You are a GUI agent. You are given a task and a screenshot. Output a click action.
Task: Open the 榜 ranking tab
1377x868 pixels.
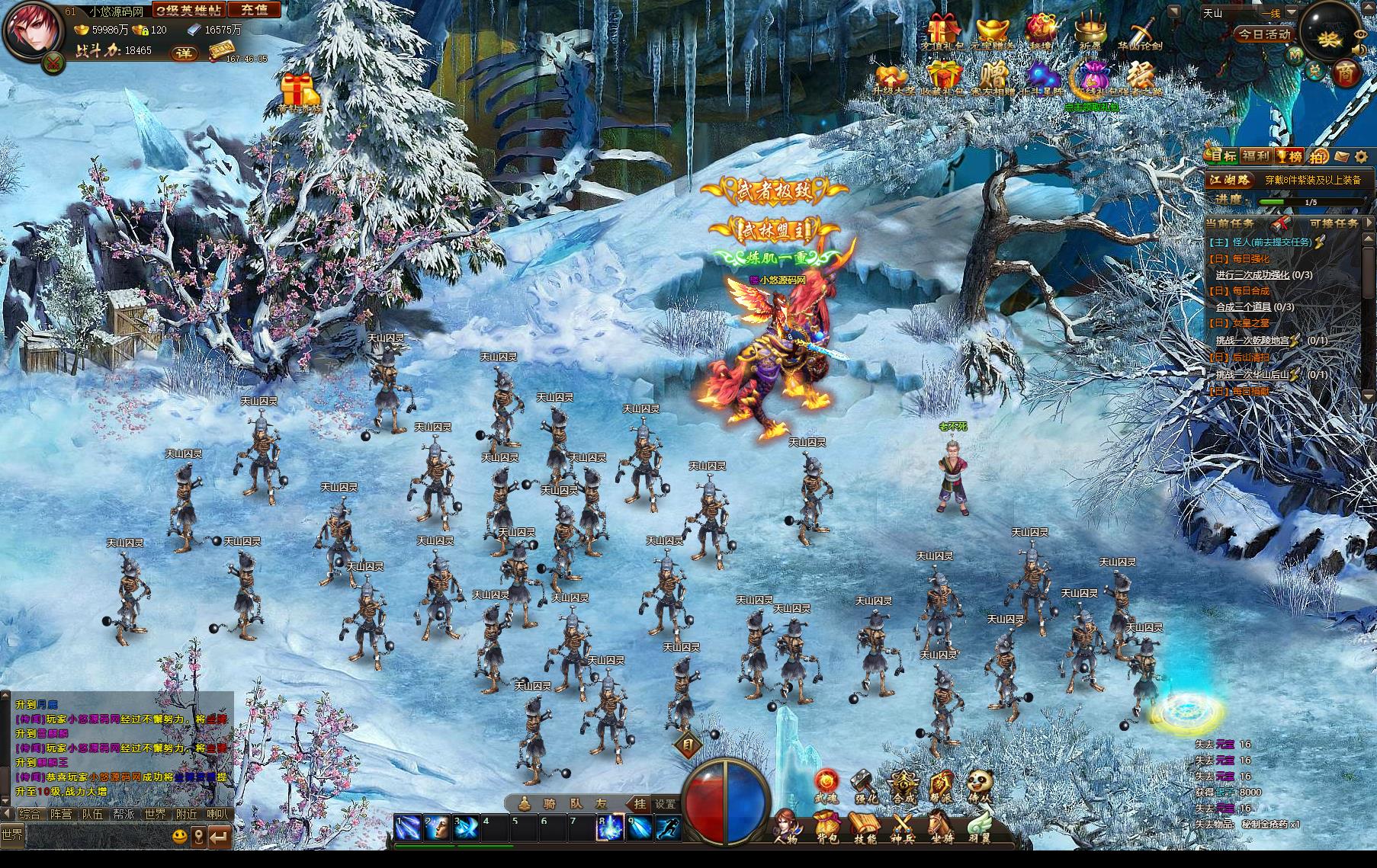[x=1290, y=156]
